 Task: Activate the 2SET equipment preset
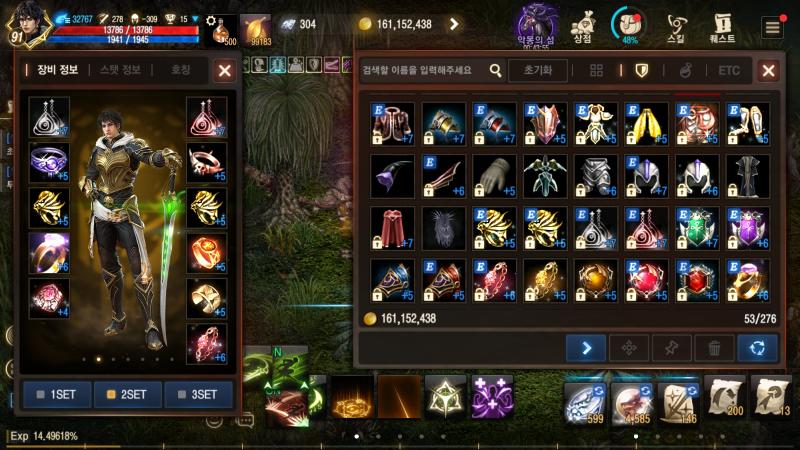(x=129, y=394)
